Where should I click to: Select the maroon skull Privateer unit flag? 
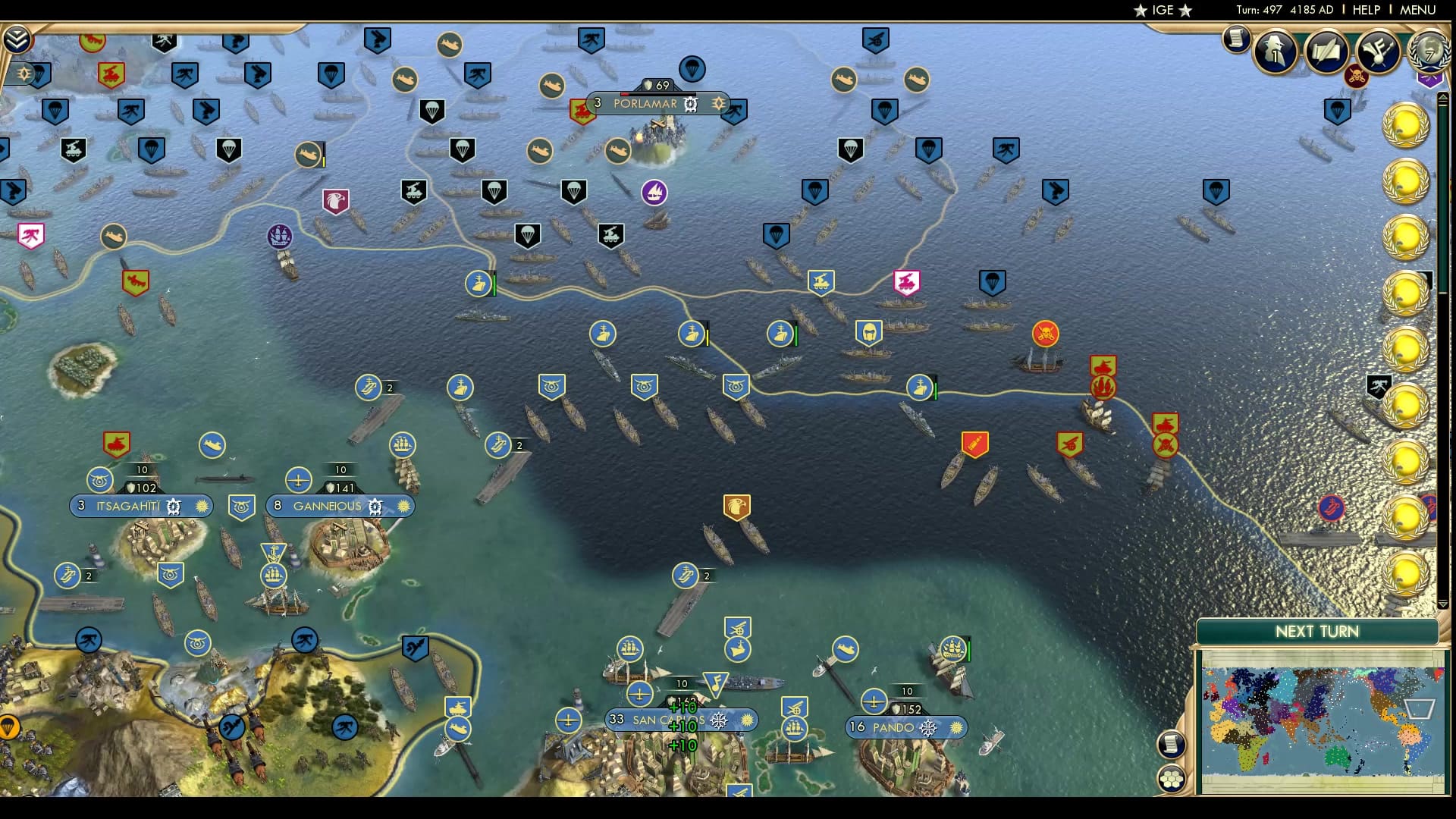click(1356, 77)
